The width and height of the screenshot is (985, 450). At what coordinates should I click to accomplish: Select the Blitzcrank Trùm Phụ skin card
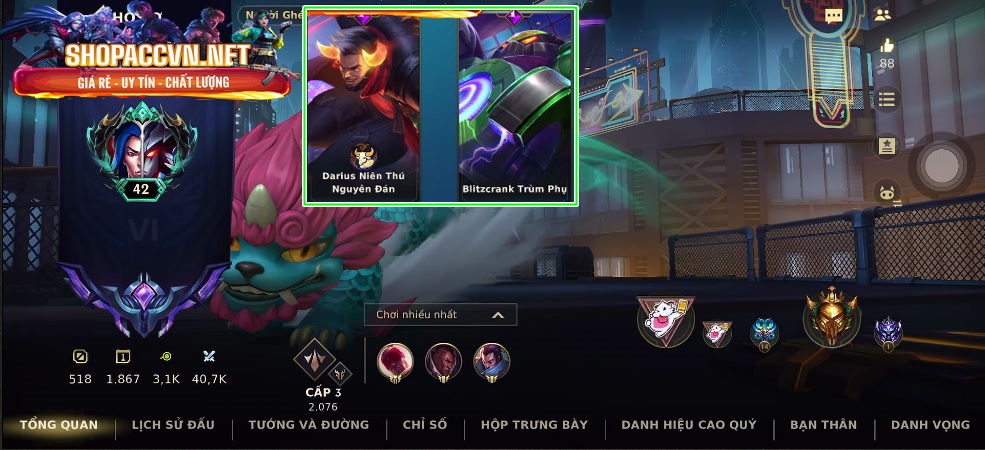click(516, 105)
